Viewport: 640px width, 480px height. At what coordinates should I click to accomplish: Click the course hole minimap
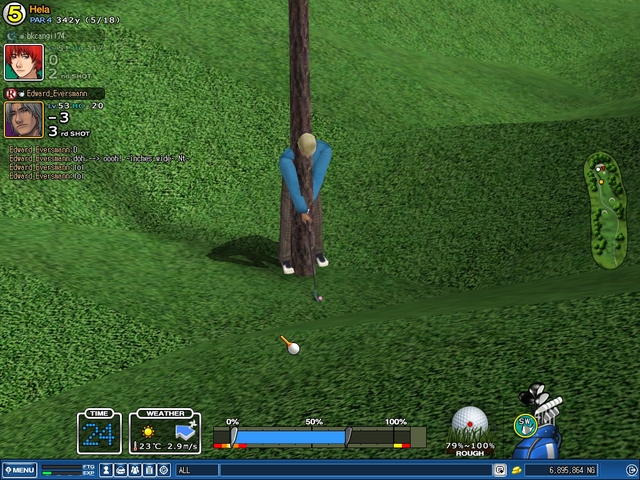(603, 208)
